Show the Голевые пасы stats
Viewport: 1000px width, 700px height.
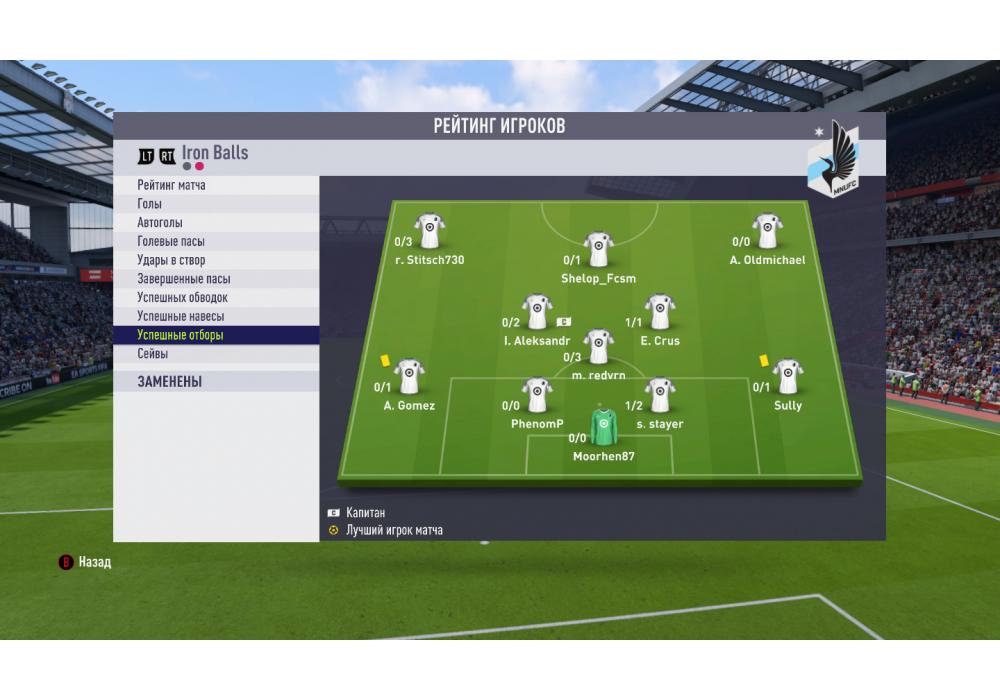click(x=171, y=242)
